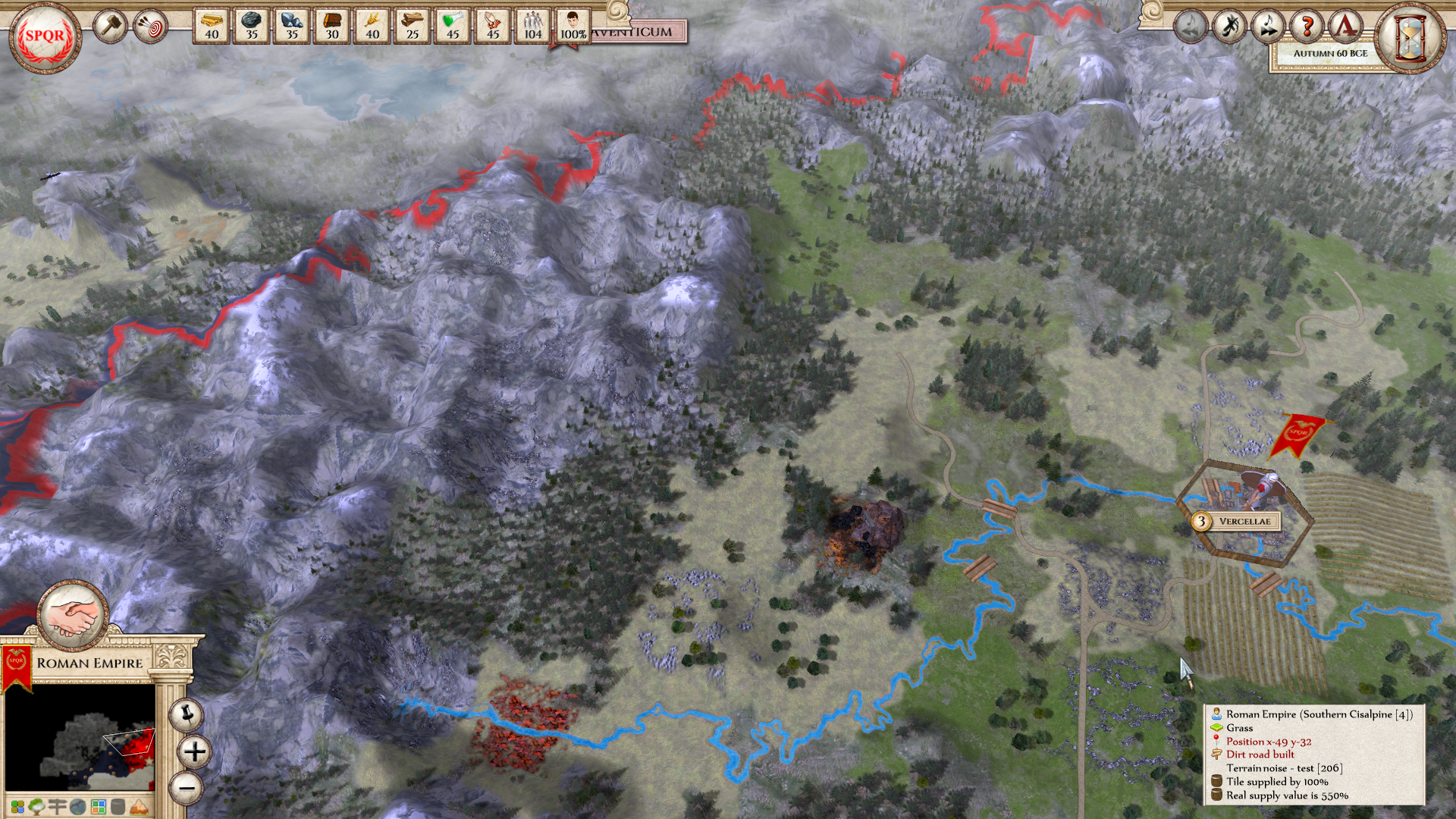Open diplomacy via the handshake button
This screenshot has height=819, width=1456.
pos(74,615)
